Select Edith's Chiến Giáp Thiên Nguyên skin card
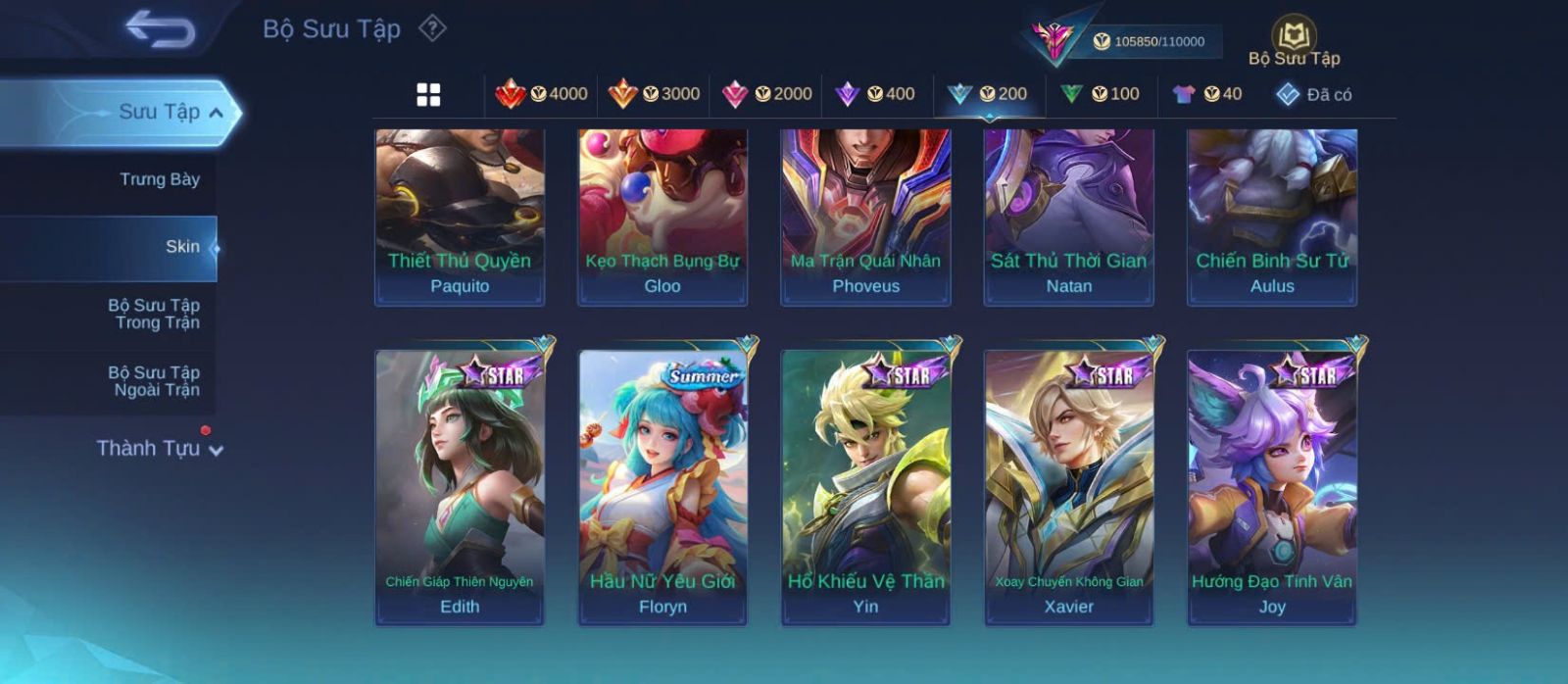The image size is (1568, 684). click(460, 487)
